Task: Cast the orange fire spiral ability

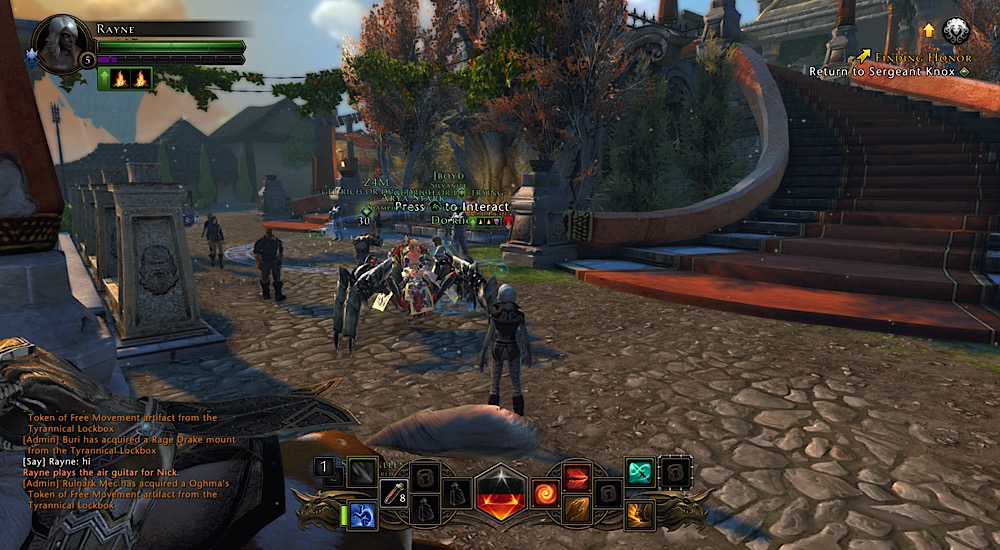Action: pyautogui.click(x=546, y=493)
